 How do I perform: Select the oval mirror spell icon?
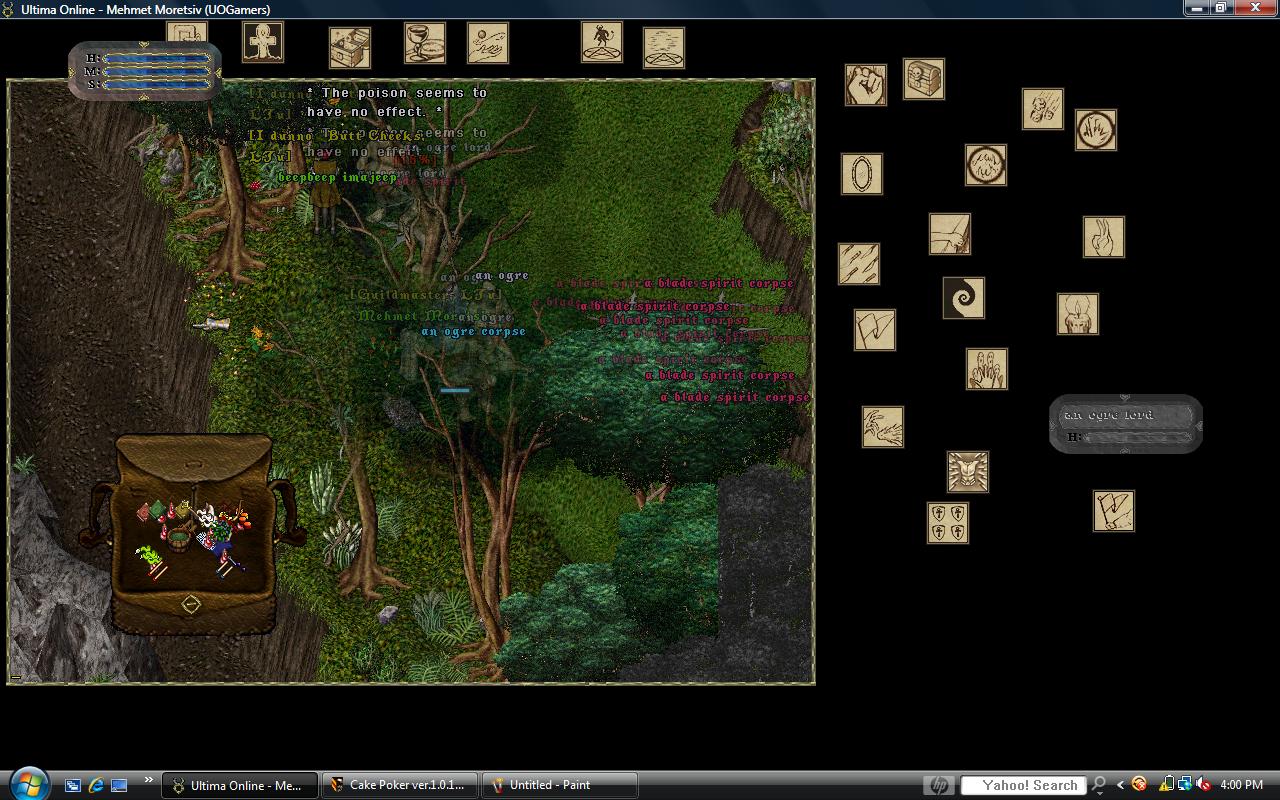(x=862, y=174)
